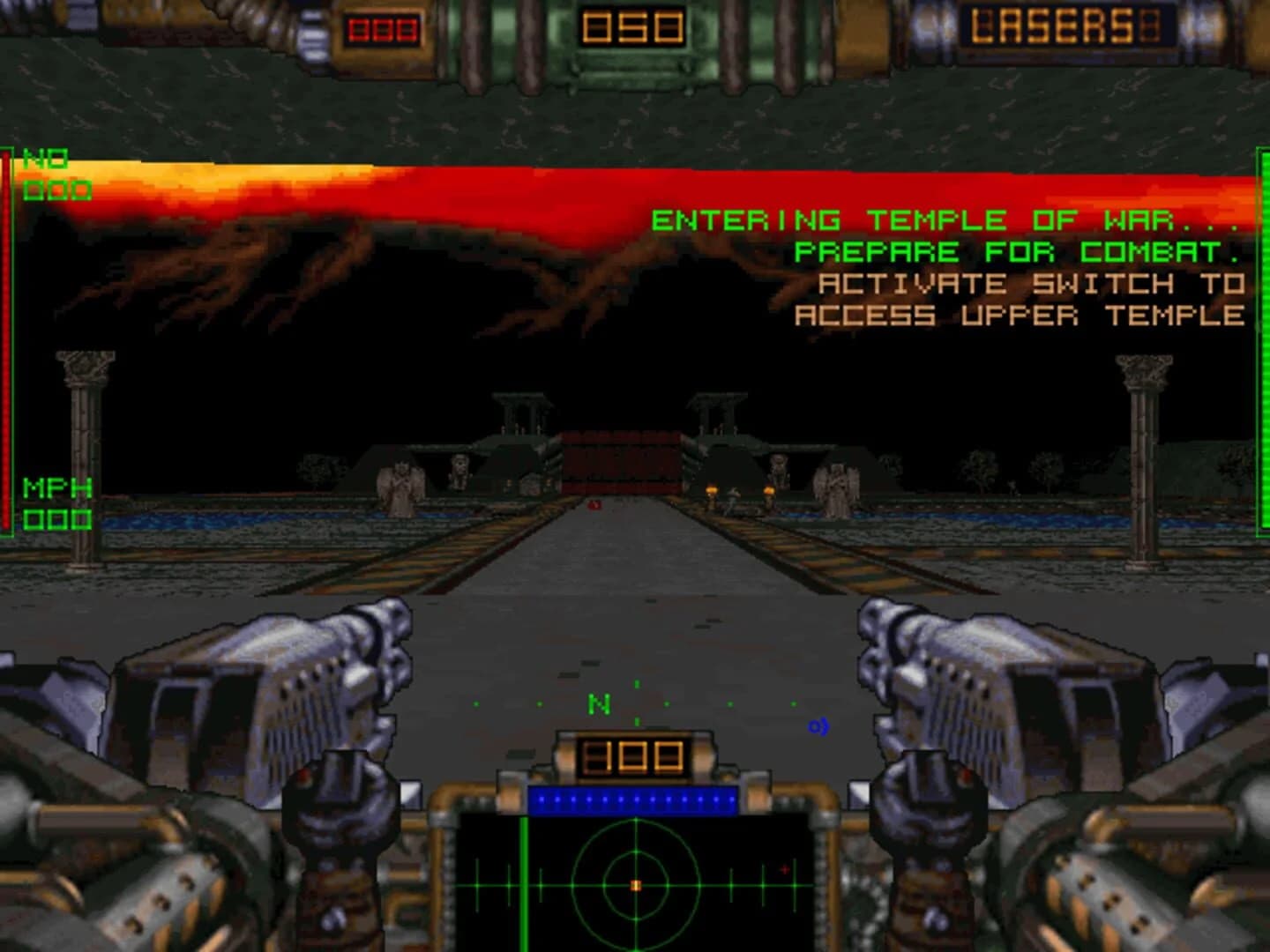
Task: Select the compass N heading marker
Action: (601, 703)
